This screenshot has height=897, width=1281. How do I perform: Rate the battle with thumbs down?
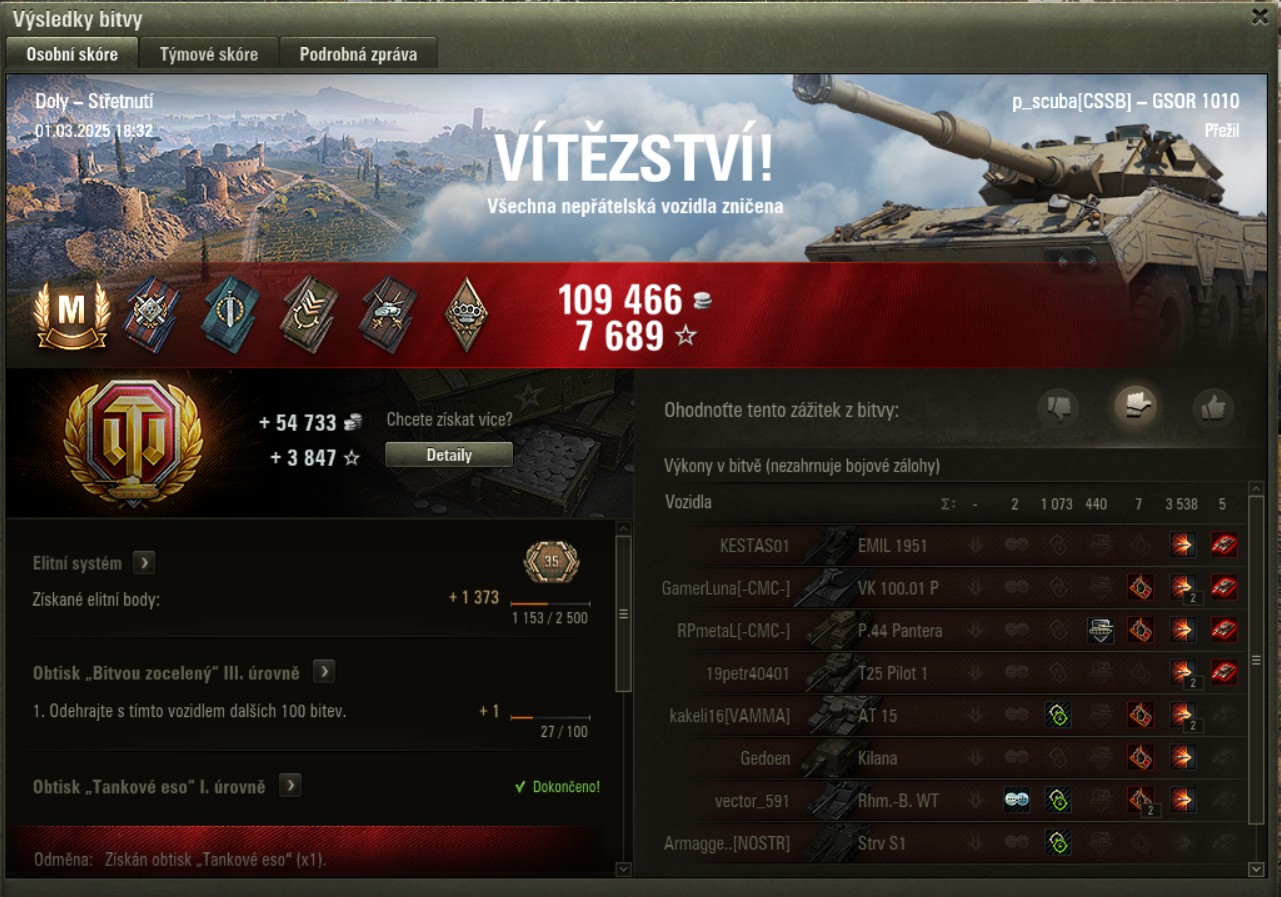coord(1057,407)
